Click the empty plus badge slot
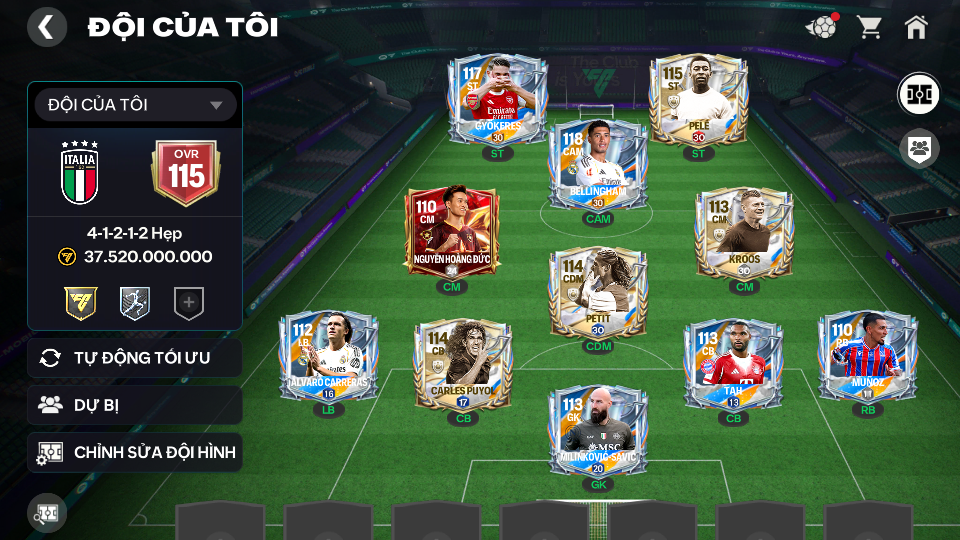Screen dimensions: 960x540 [188, 303]
